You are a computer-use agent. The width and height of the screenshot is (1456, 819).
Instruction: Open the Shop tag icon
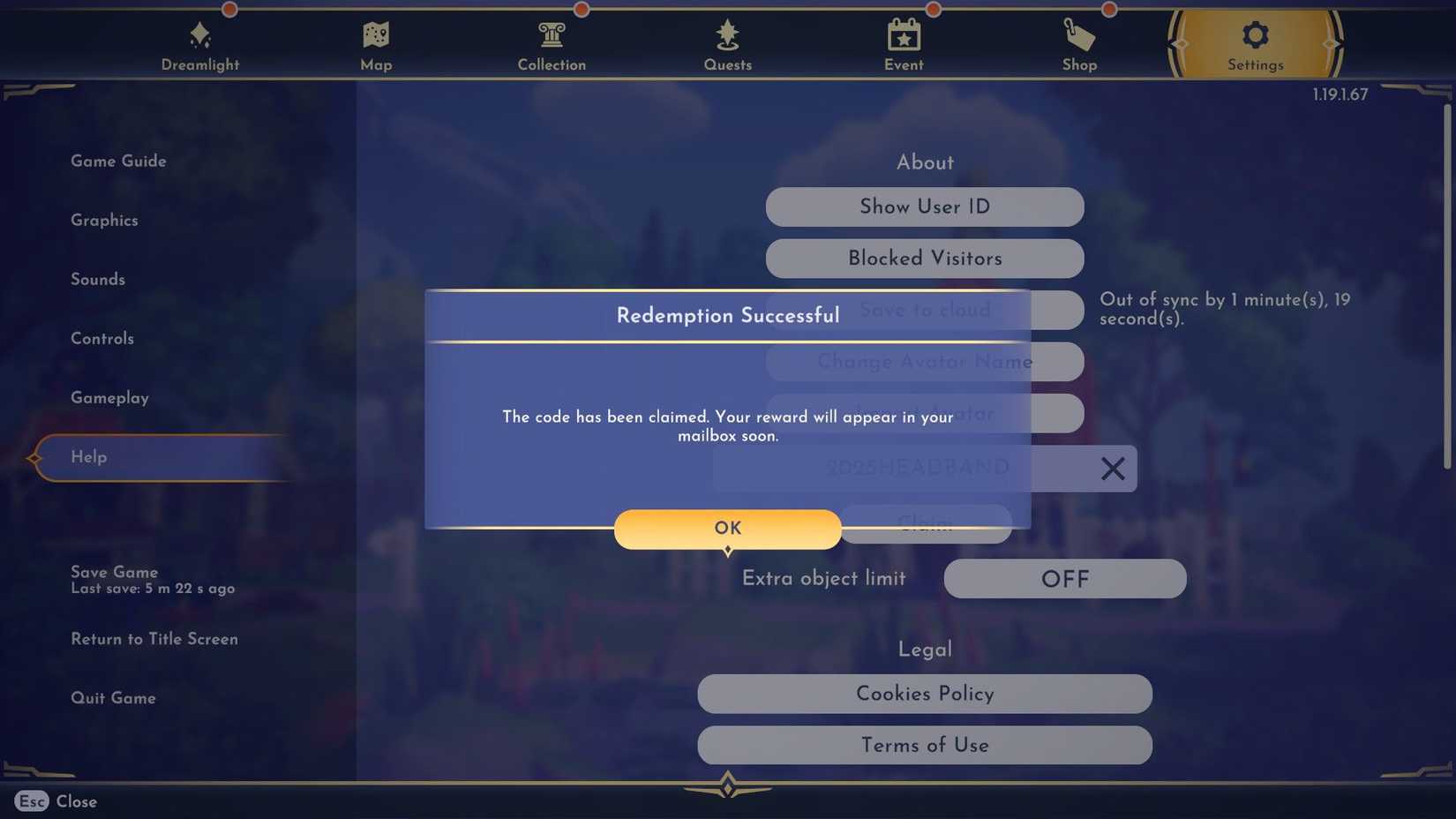(x=1079, y=37)
